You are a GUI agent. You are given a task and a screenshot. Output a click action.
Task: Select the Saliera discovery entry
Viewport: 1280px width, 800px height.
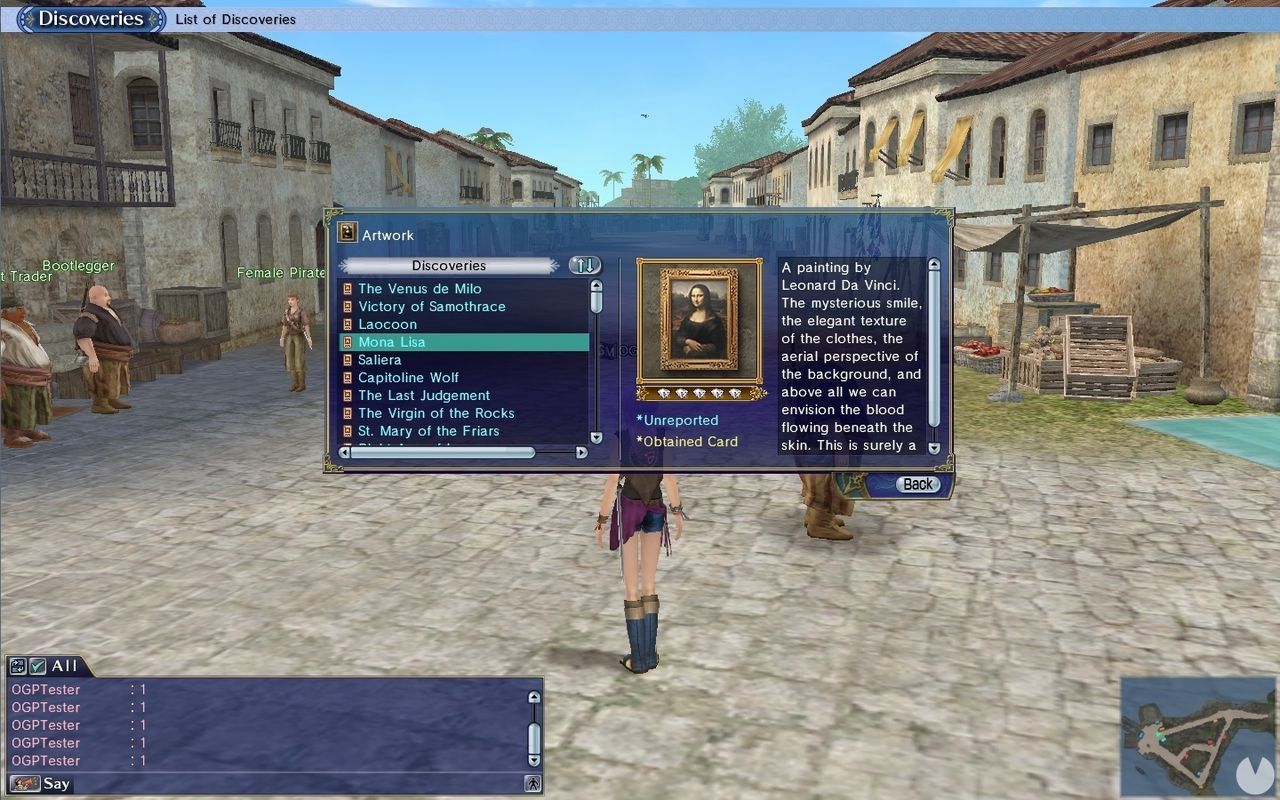coord(379,359)
